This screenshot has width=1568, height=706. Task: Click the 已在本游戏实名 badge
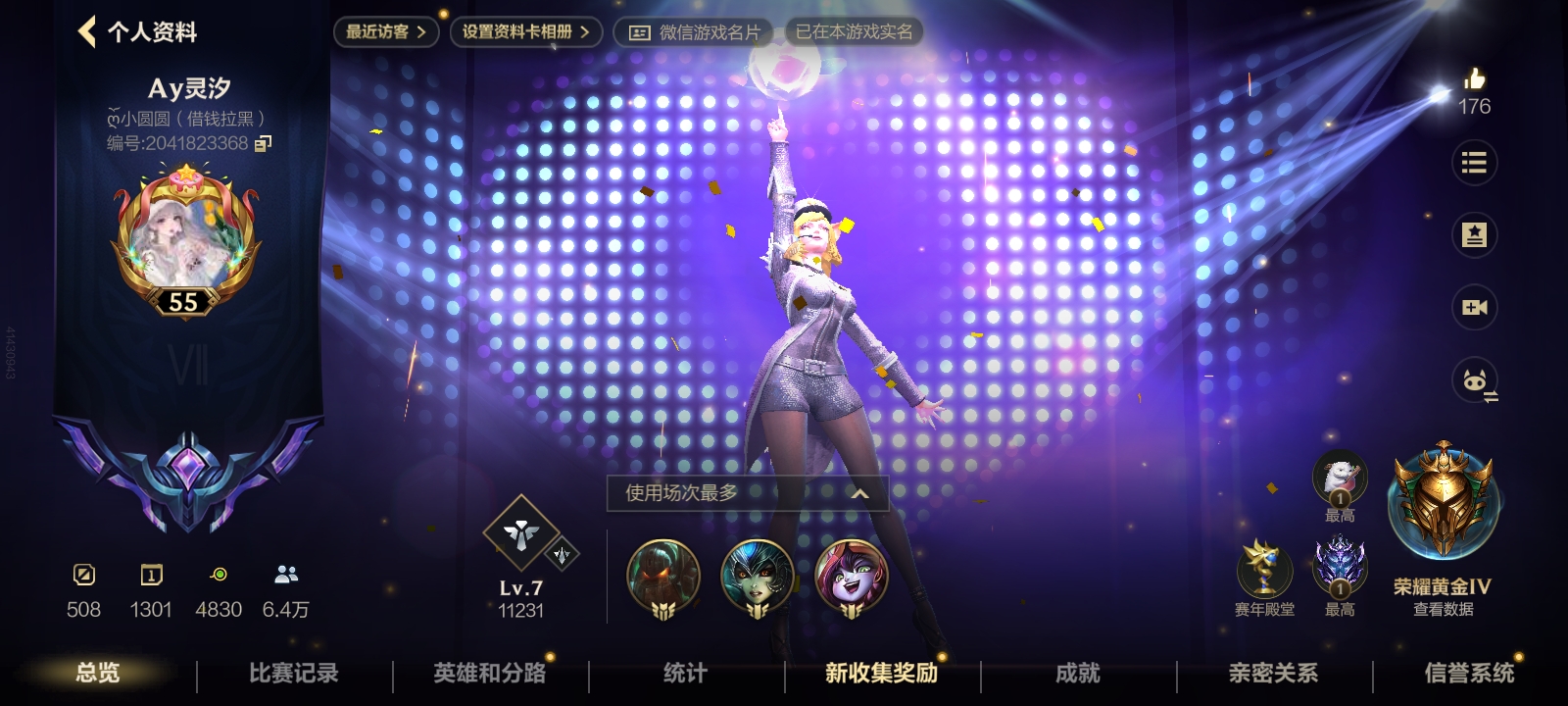pyautogui.click(x=854, y=31)
